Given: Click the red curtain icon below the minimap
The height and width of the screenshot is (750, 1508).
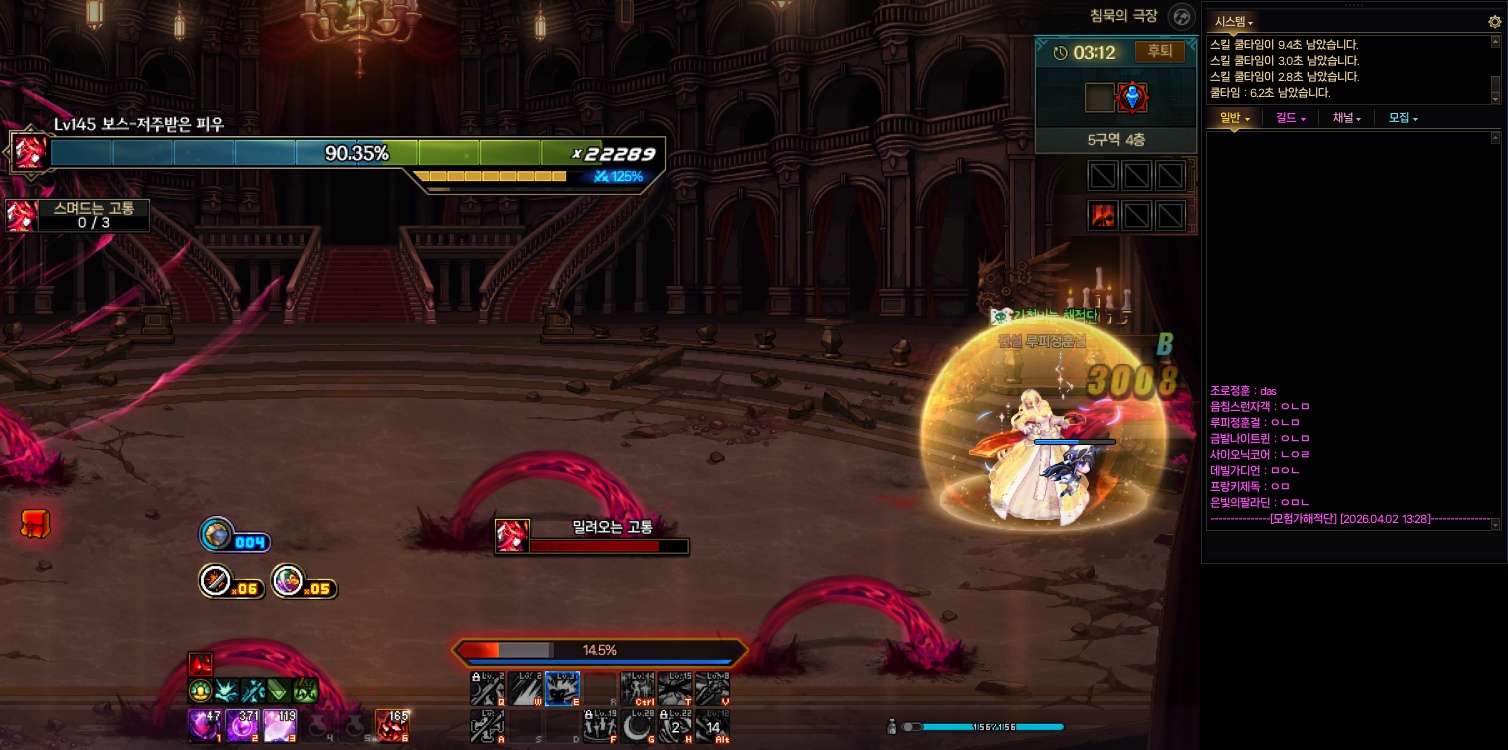Looking at the screenshot, I should (x=1103, y=215).
